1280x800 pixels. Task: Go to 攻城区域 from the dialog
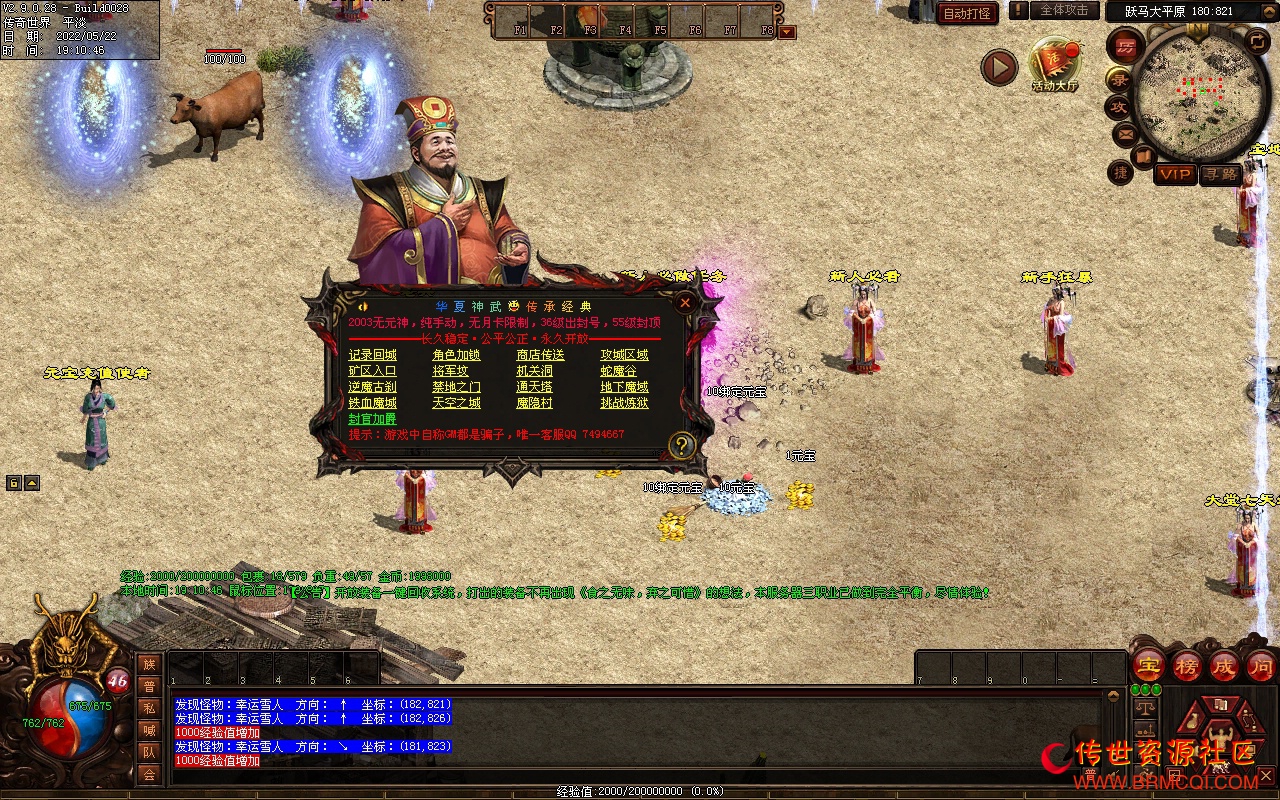pos(624,355)
